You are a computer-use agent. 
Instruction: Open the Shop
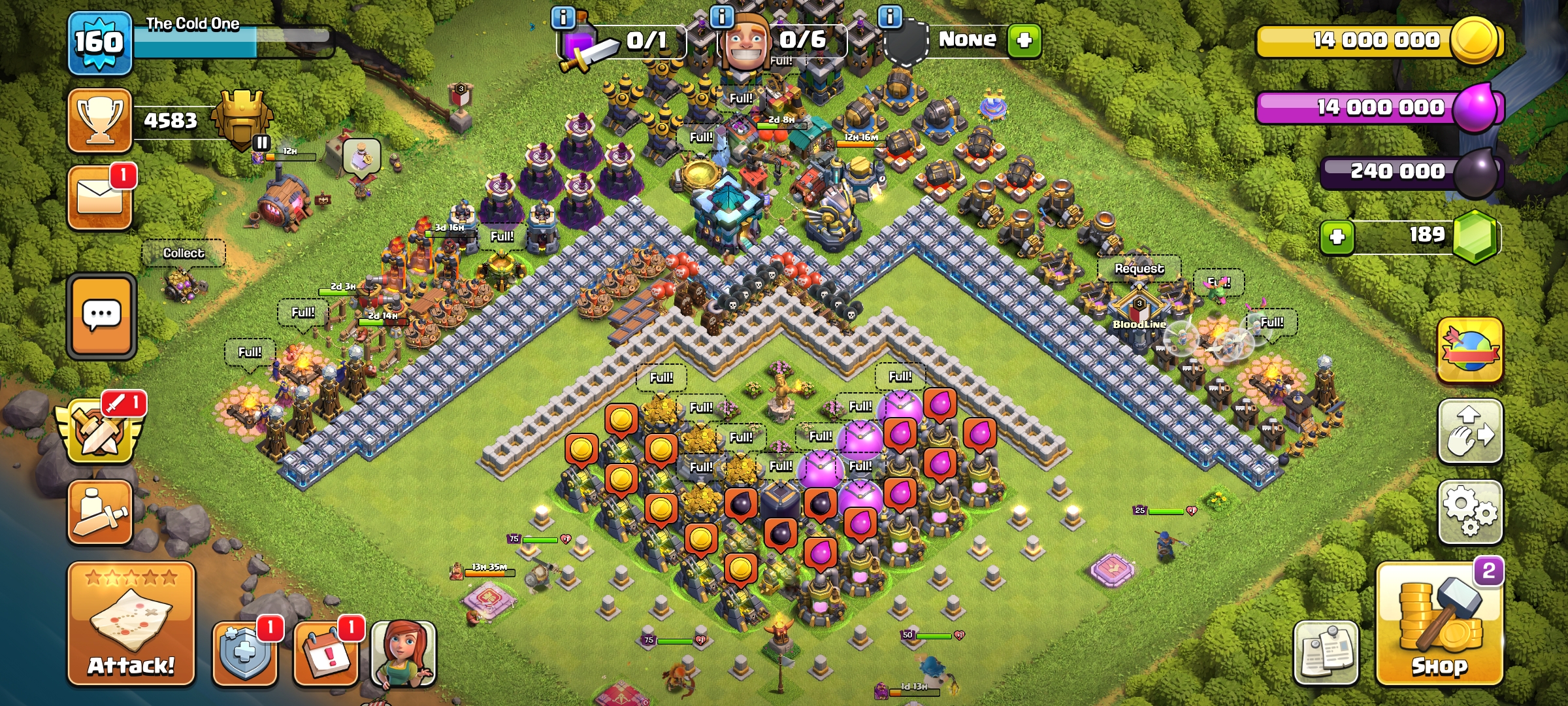(1439, 624)
